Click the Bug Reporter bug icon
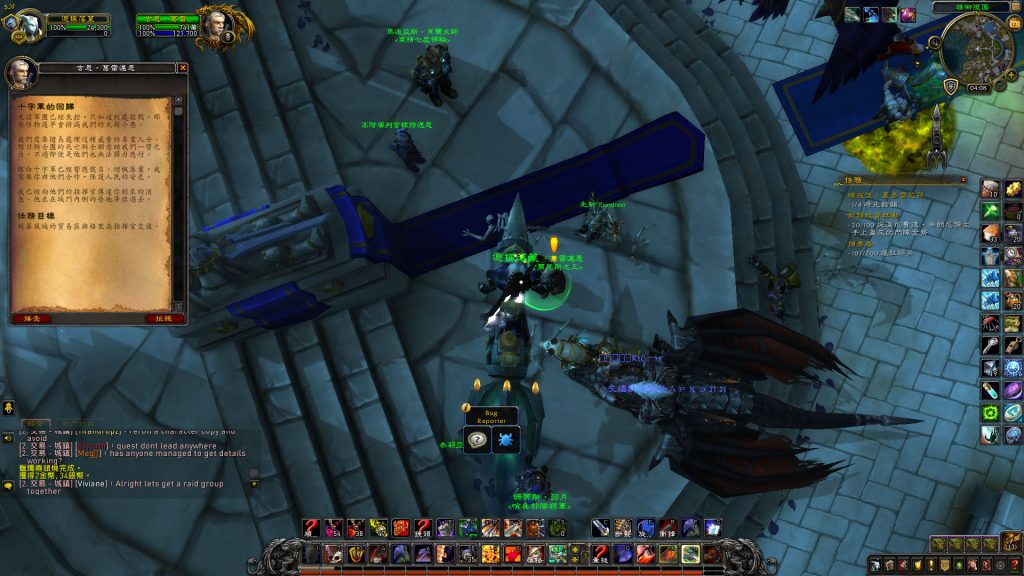This screenshot has height=576, width=1024. [x=505, y=440]
